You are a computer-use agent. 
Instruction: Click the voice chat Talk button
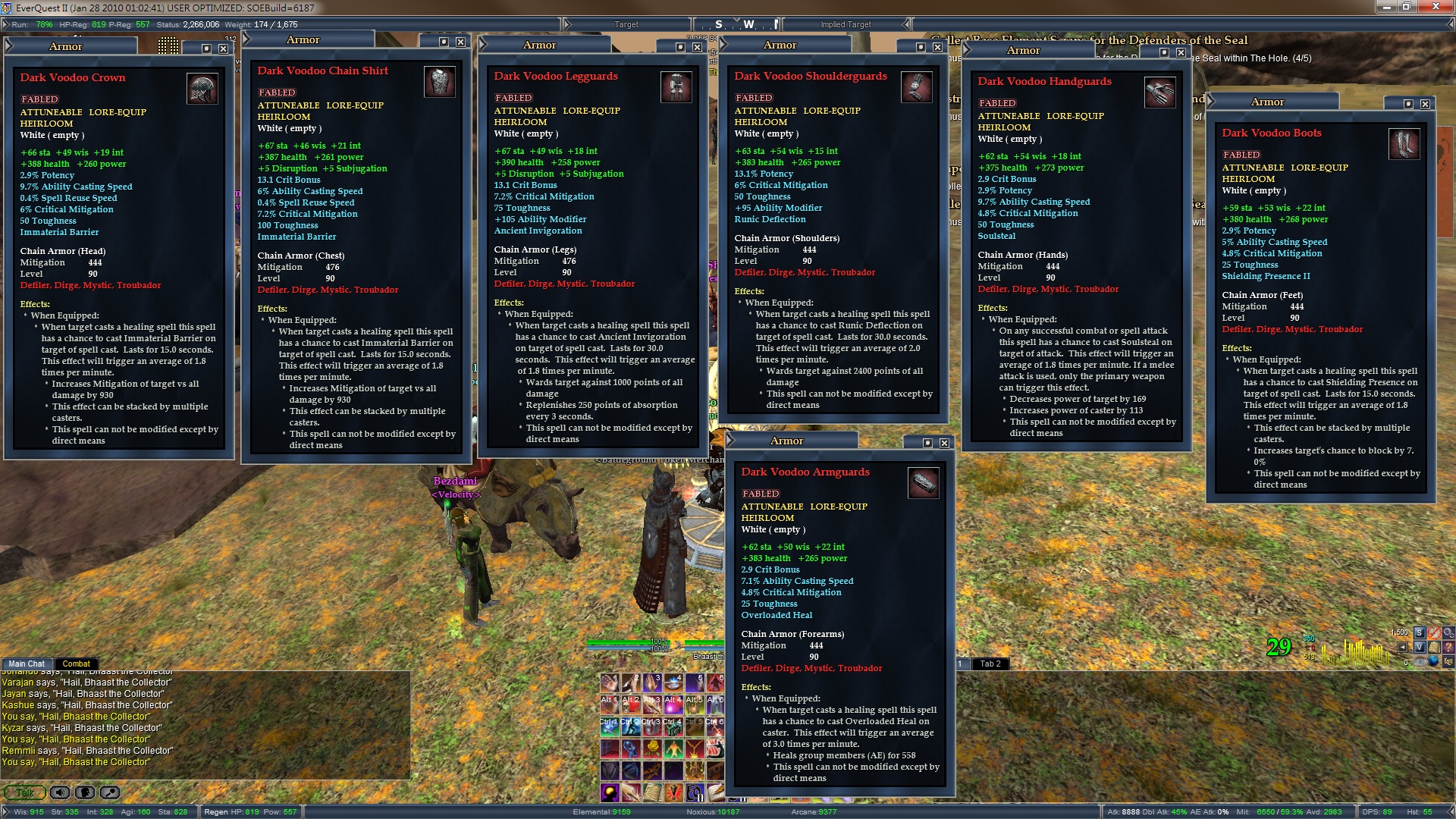pyautogui.click(x=24, y=792)
